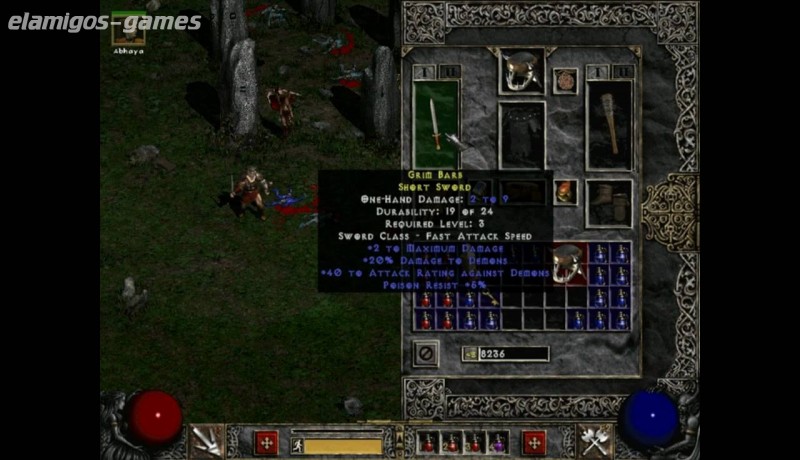Image resolution: width=800 pixels, height=460 pixels.
Task: Click the gold coin button beside 8236
Action: 470,353
